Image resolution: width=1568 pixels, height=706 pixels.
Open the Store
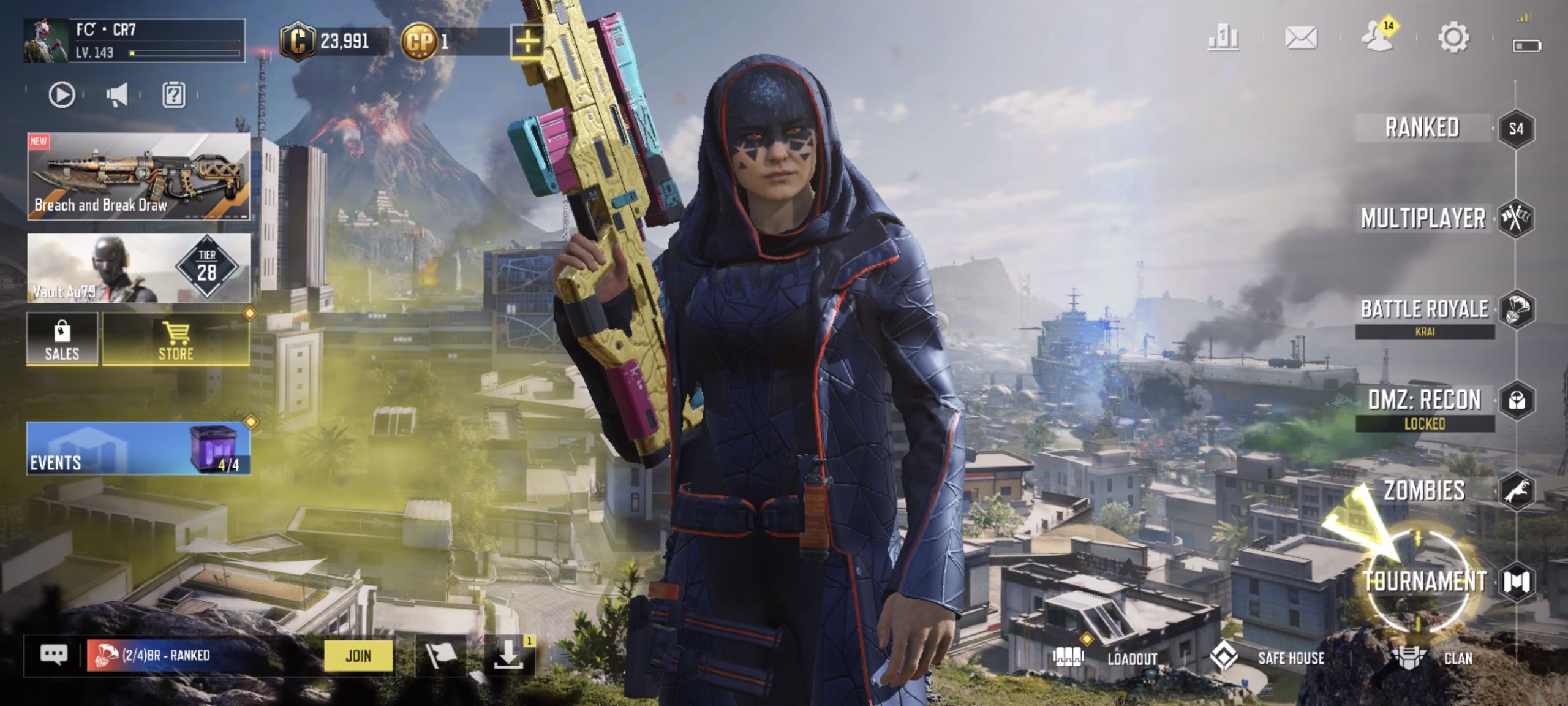pos(176,340)
